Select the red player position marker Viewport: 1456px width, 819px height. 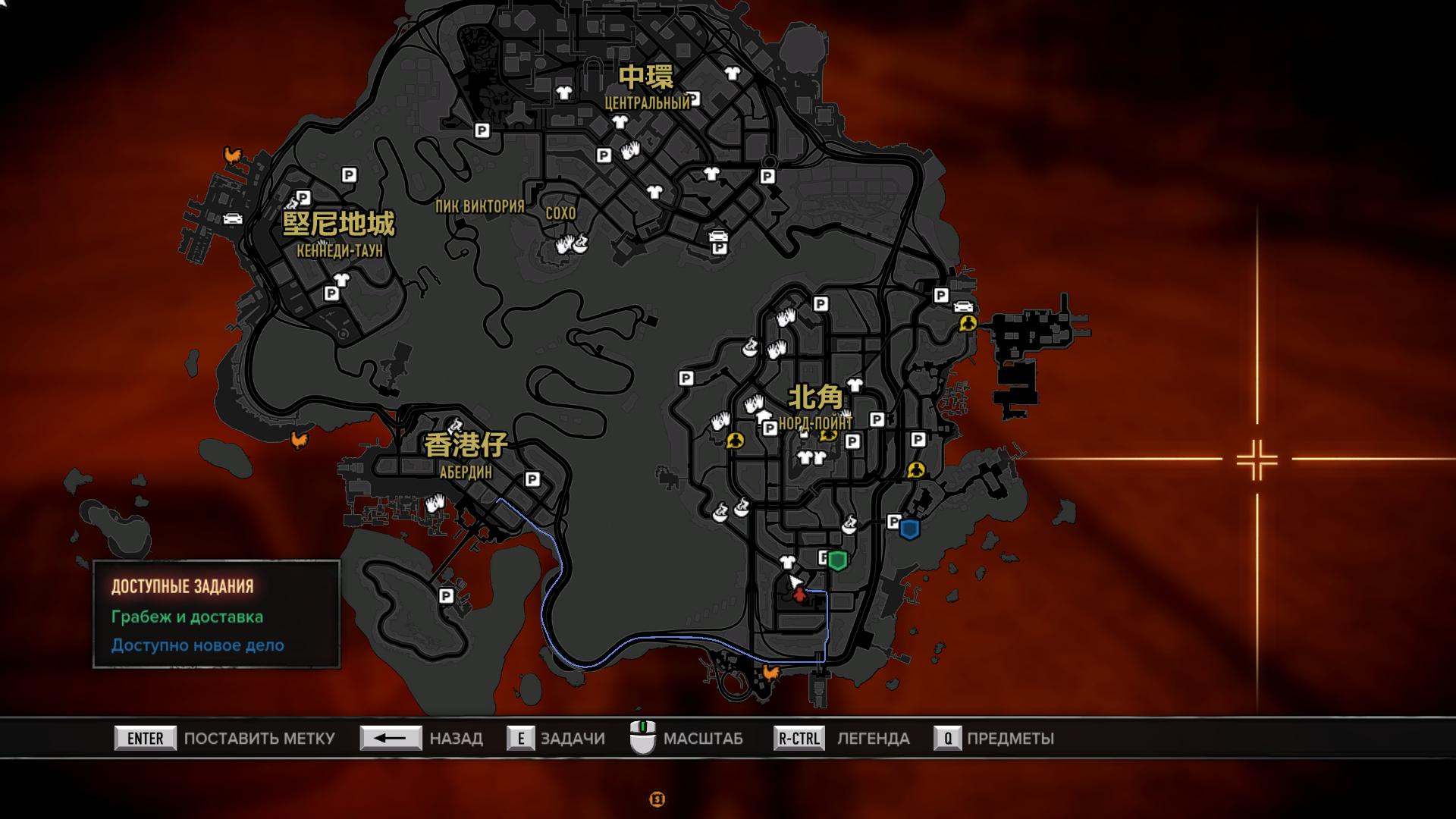(799, 595)
